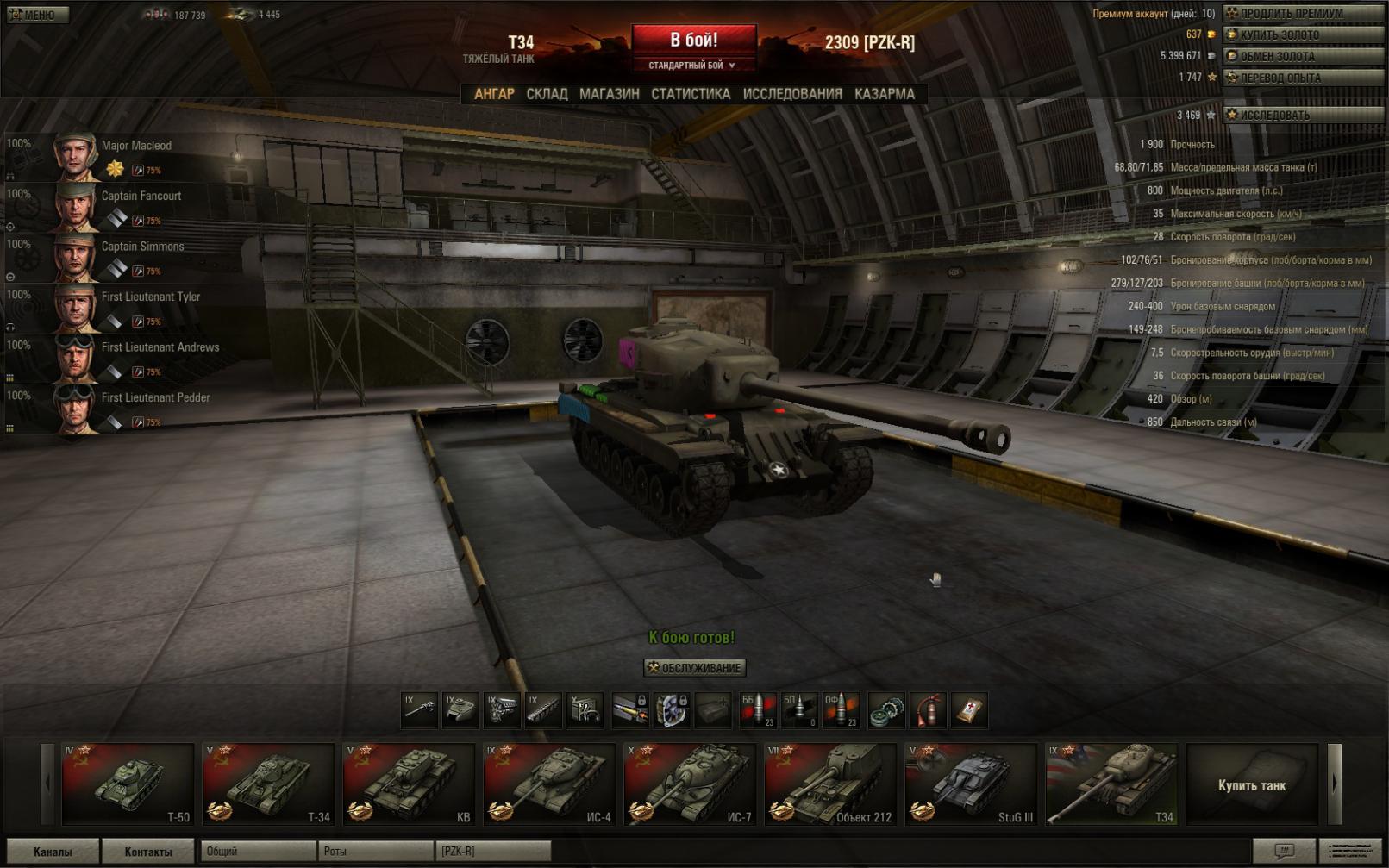Image resolution: width=1389 pixels, height=868 pixels.
Task: Open the Каналы chat channels button
Action: (x=53, y=852)
